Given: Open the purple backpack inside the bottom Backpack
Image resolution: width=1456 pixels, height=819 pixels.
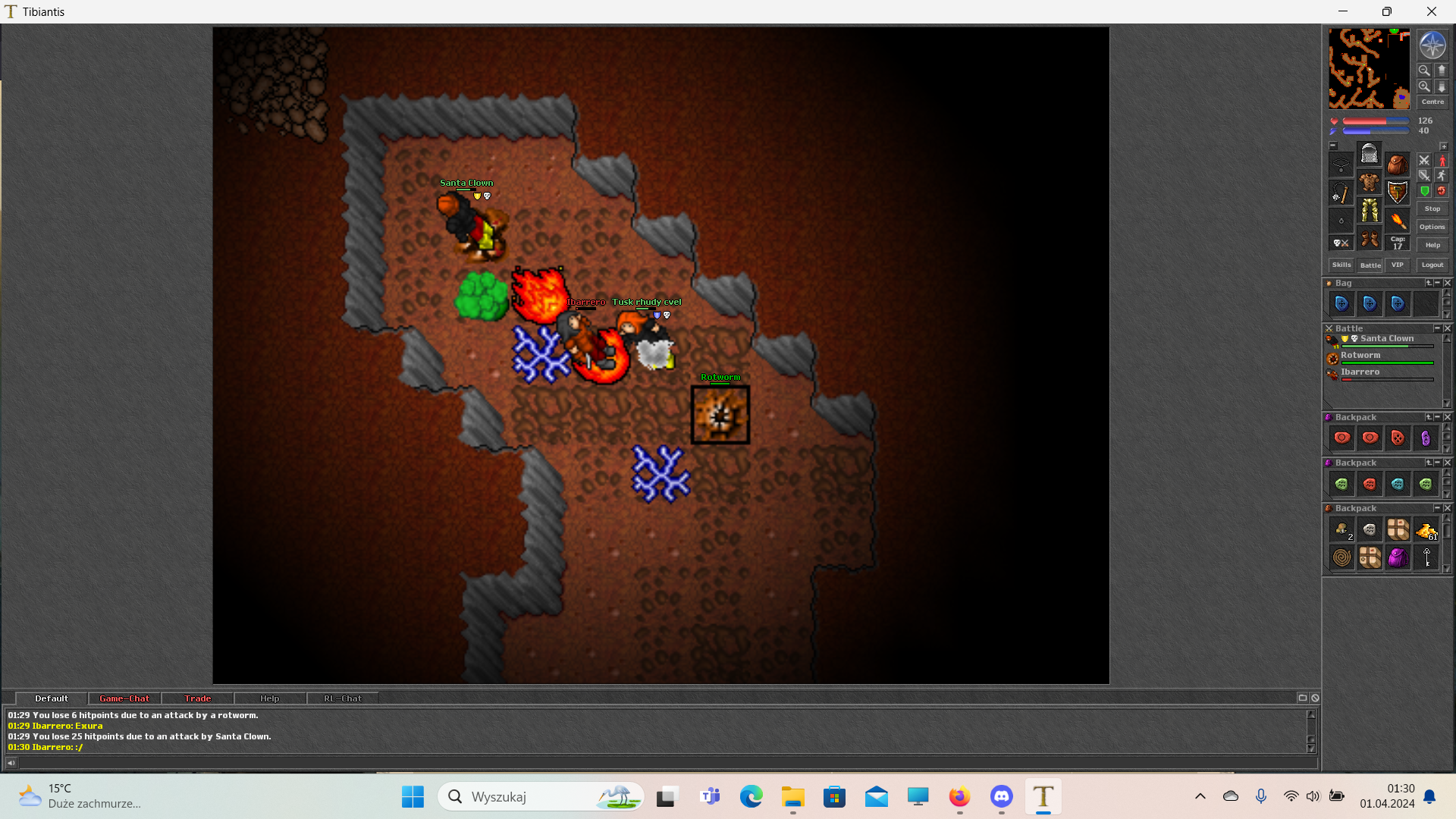Looking at the screenshot, I should 1398,558.
